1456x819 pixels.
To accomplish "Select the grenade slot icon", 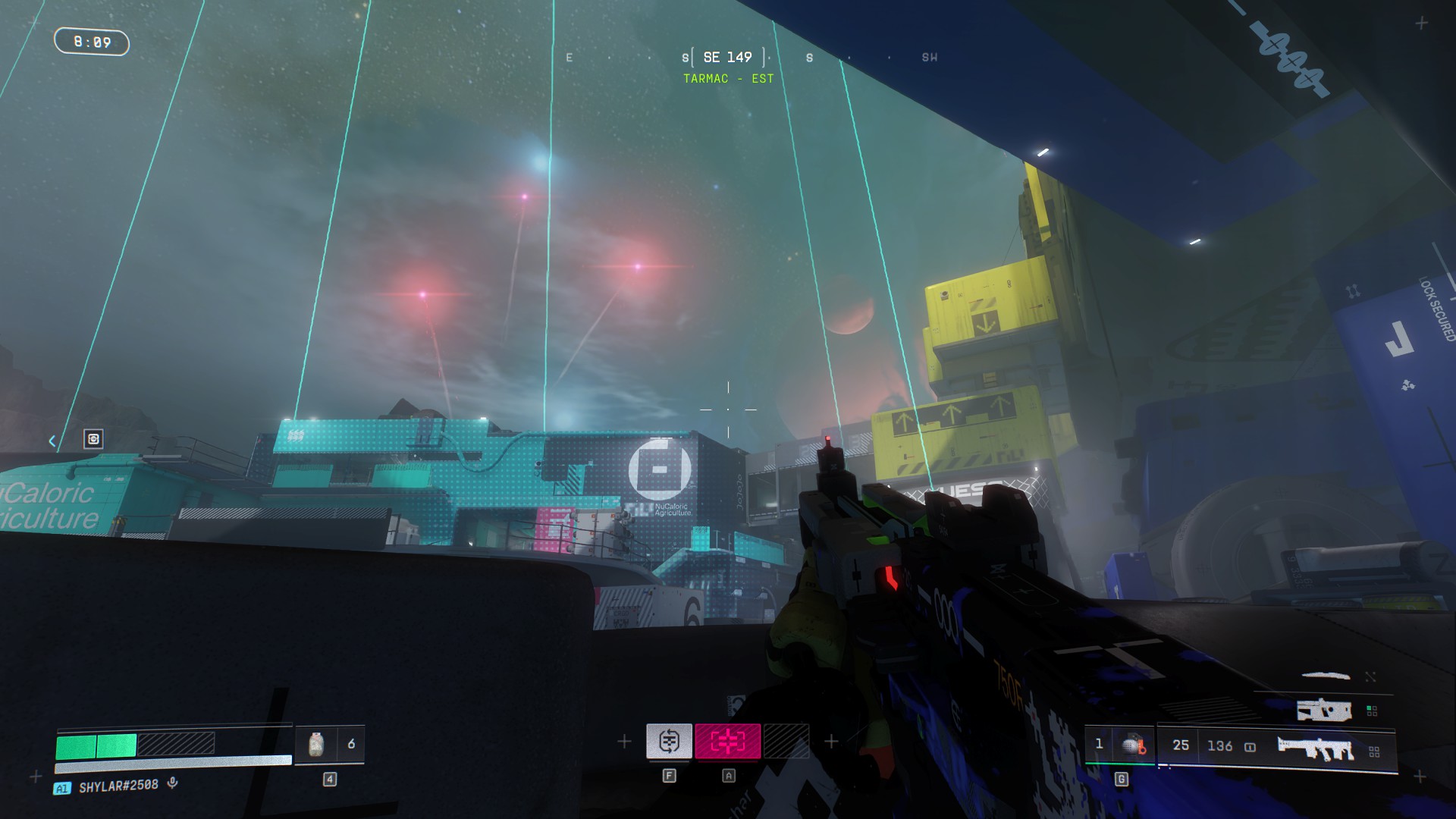I will coord(1133,745).
